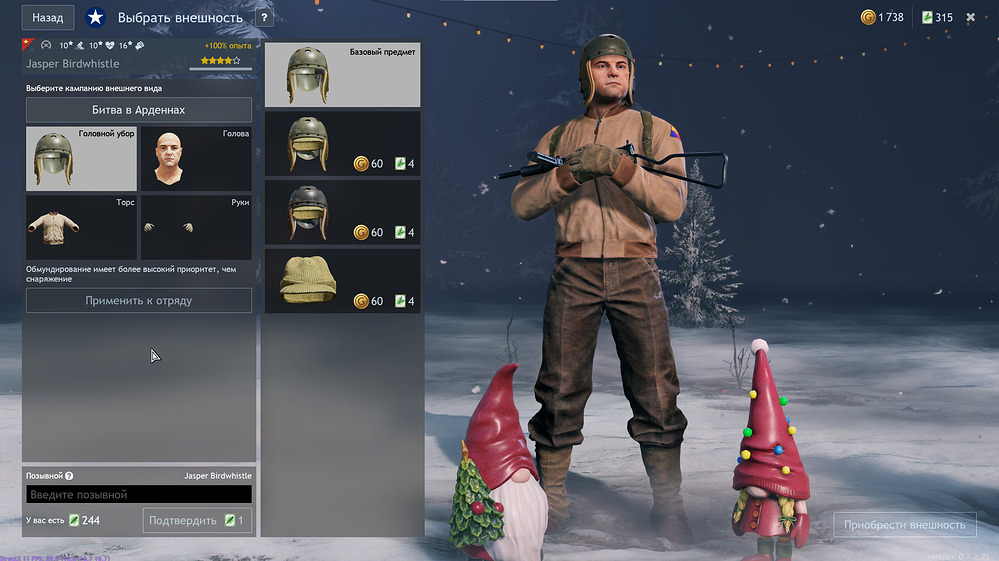This screenshot has height=561, width=999.
Task: Select the Голова head slot
Action: point(196,159)
